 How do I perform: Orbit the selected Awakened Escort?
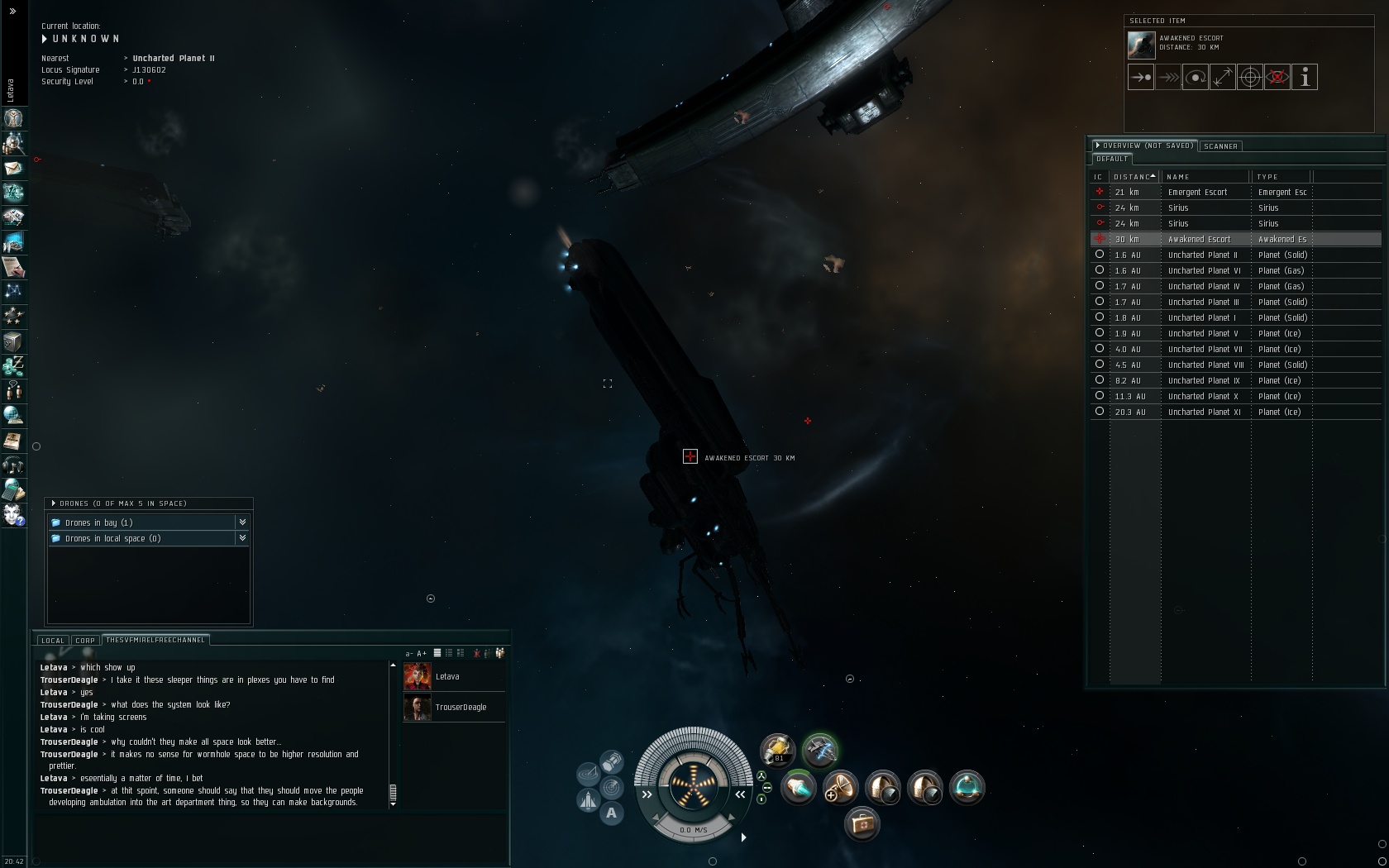tap(1196, 78)
